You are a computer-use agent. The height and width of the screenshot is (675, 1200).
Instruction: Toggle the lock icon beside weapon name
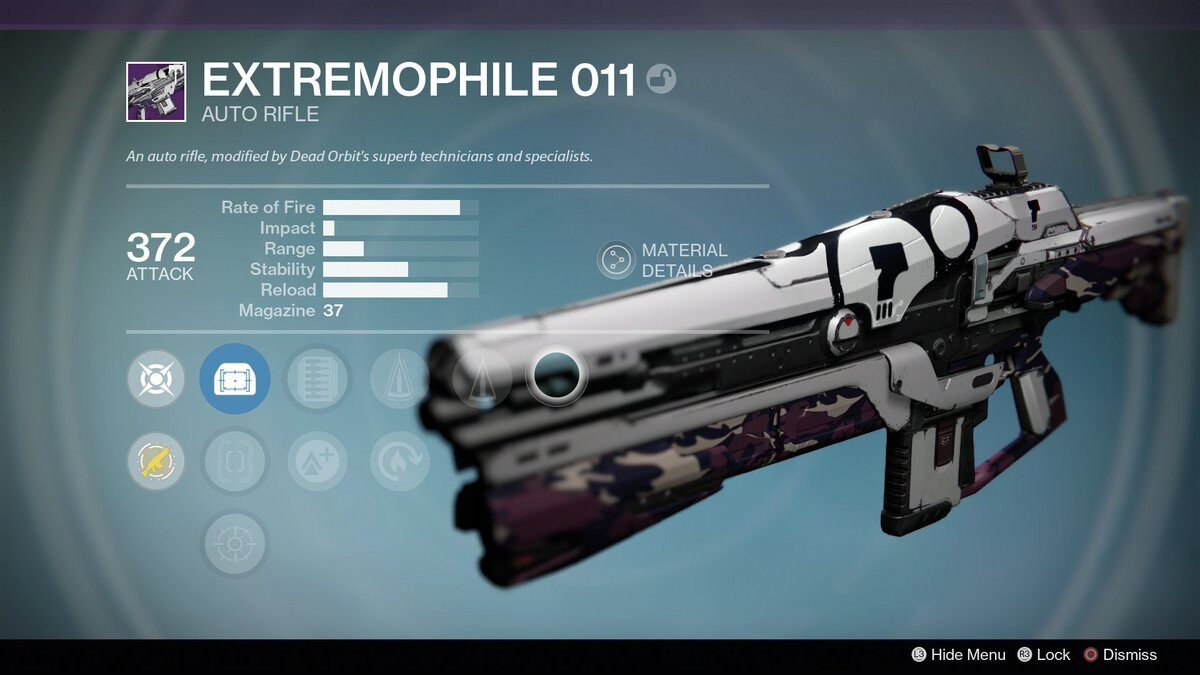661,79
